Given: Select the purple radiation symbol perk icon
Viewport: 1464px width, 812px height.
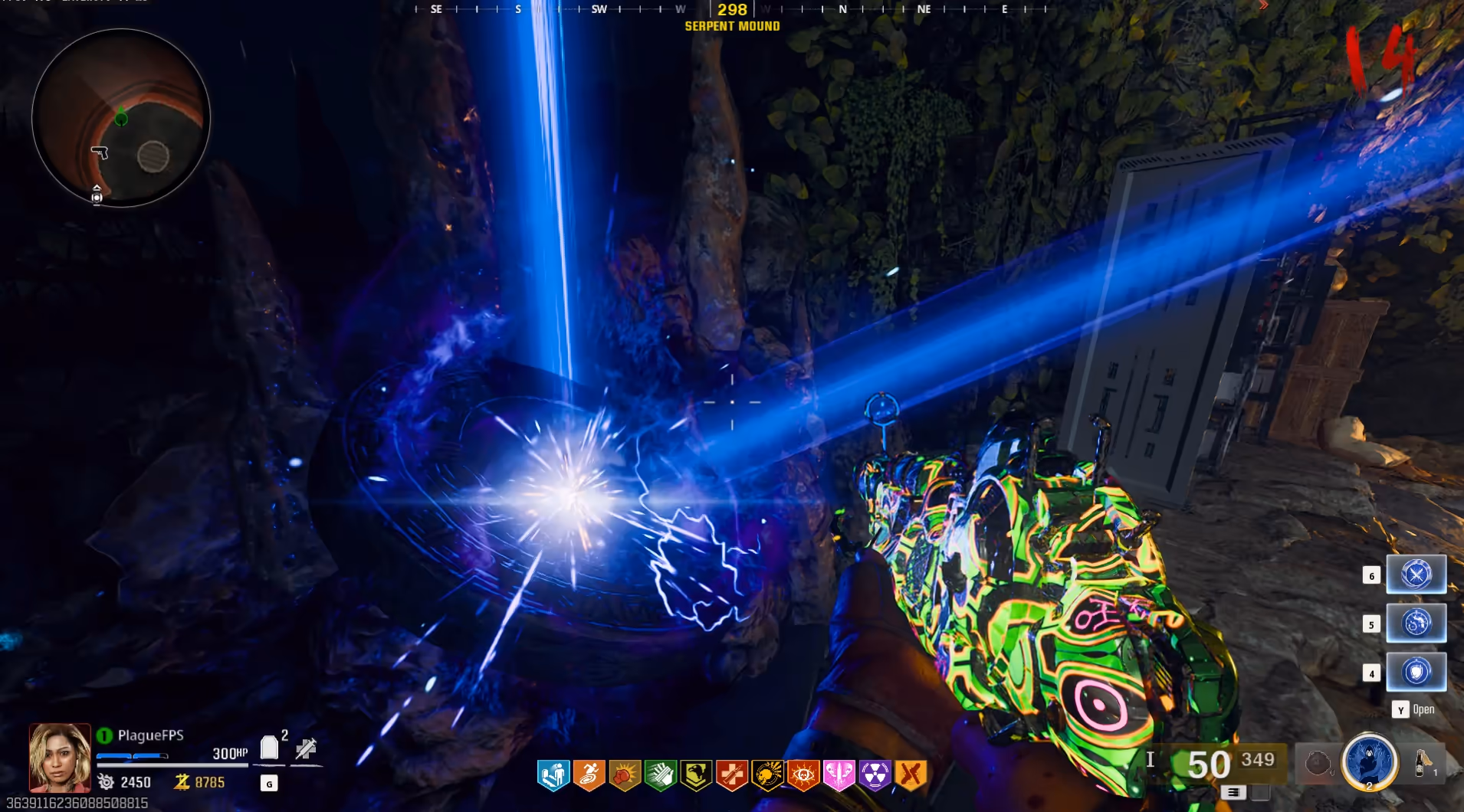Looking at the screenshot, I should pos(875,776).
